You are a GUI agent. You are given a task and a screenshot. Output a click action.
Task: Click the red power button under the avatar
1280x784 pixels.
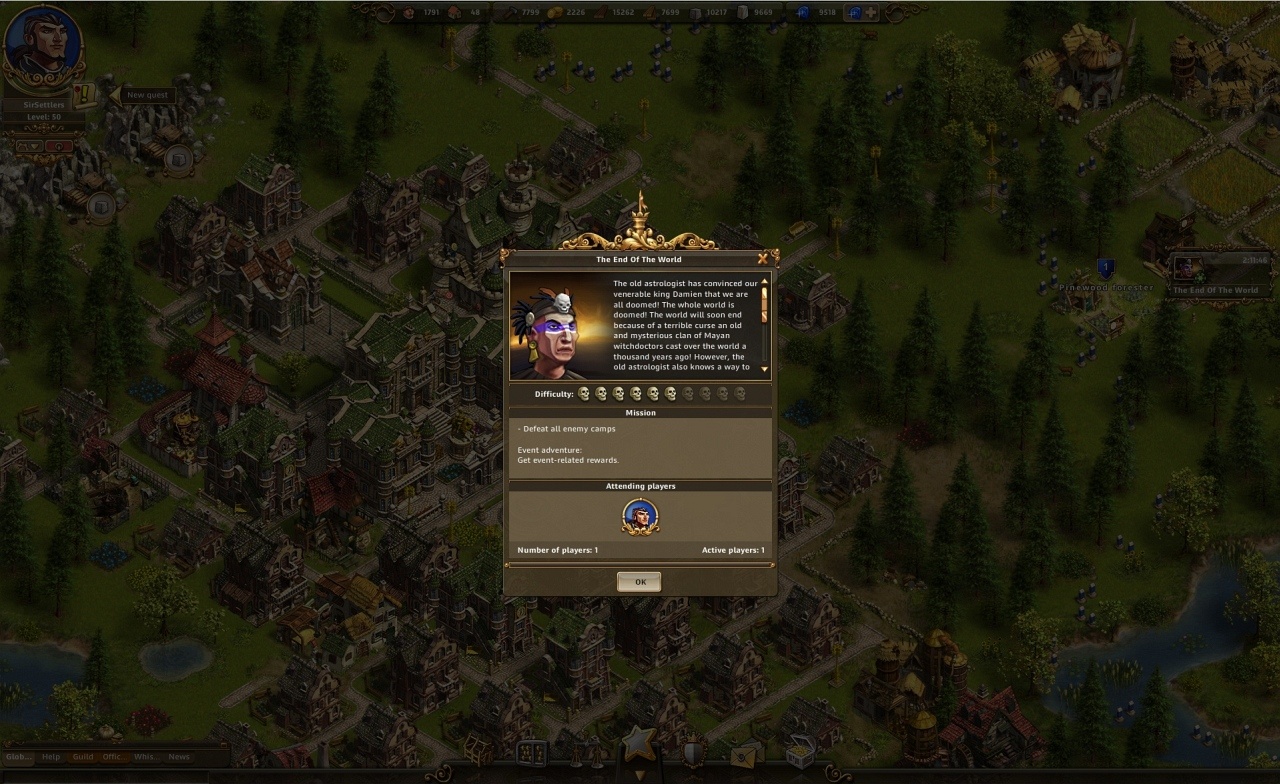pos(59,146)
